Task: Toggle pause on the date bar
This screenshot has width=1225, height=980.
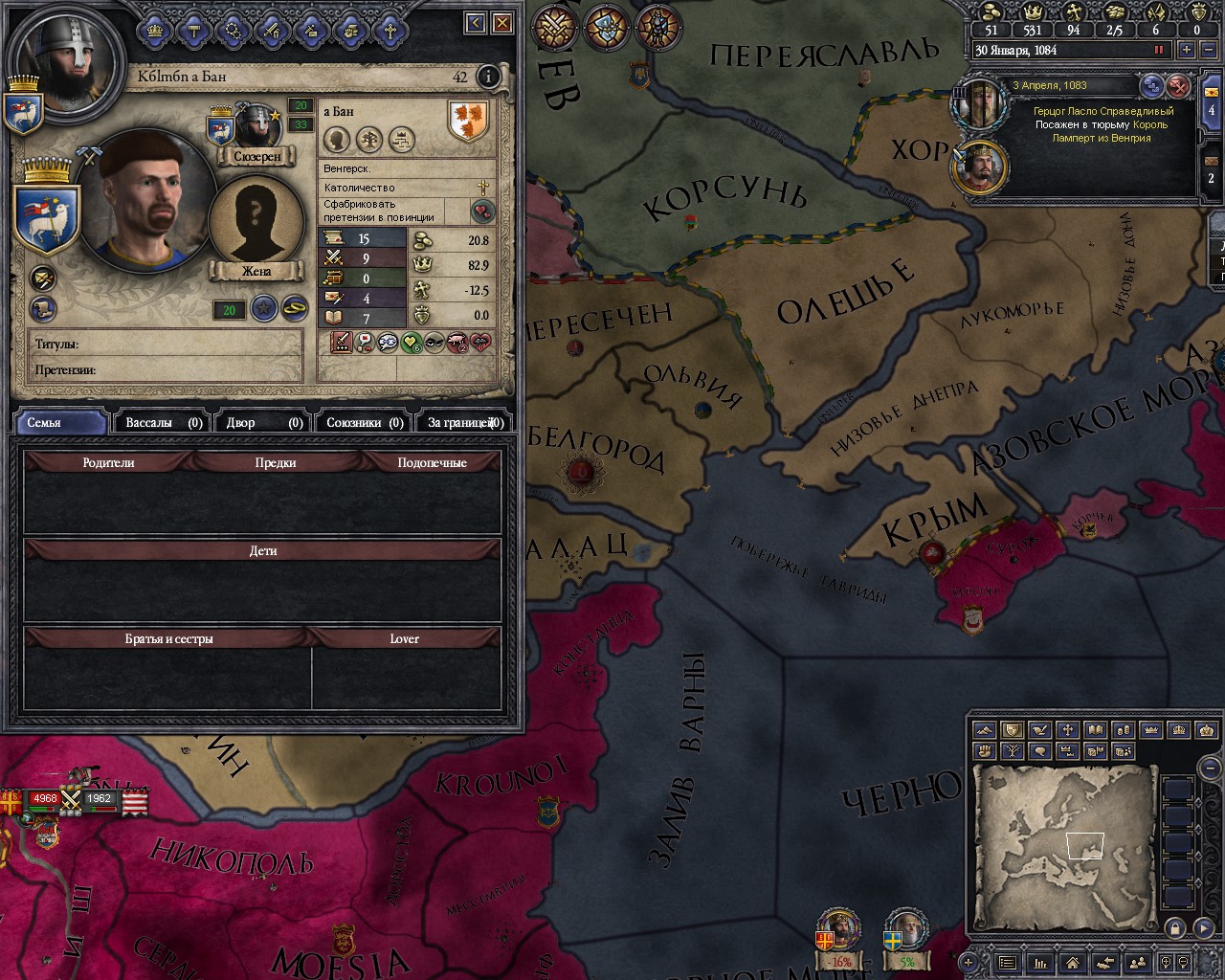Action: pyautogui.click(x=1160, y=50)
